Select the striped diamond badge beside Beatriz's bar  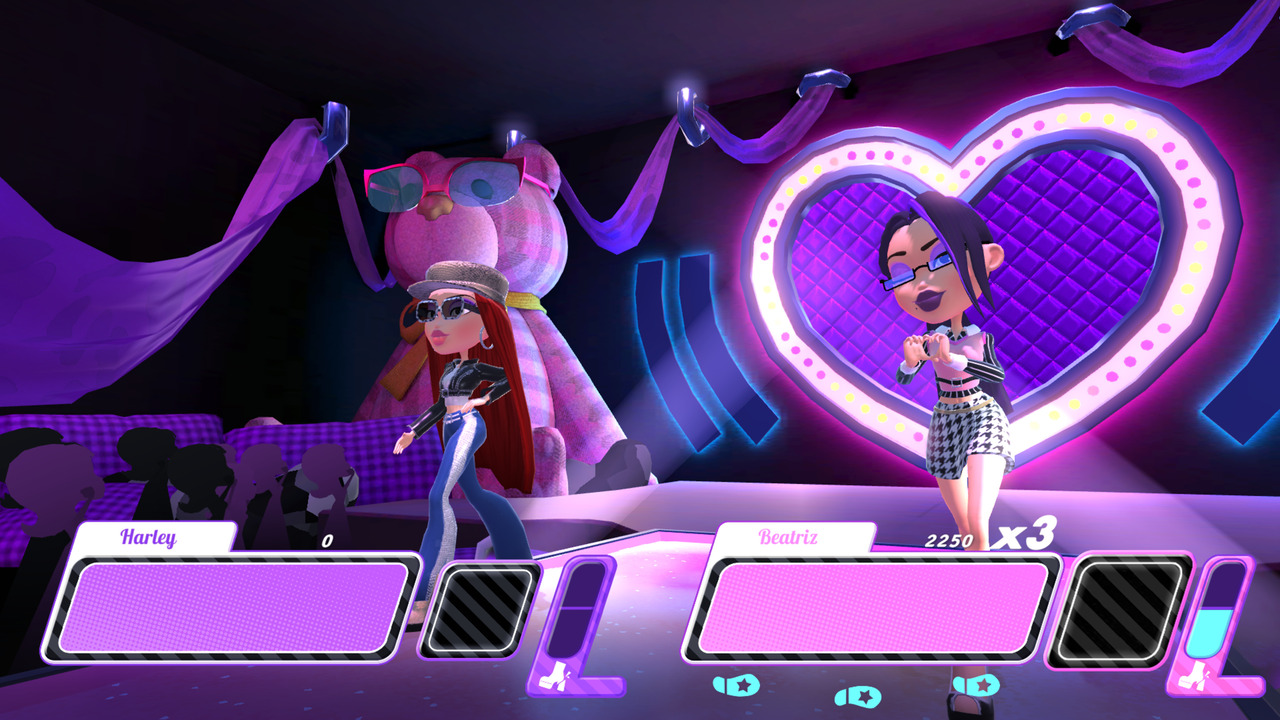[1116, 610]
